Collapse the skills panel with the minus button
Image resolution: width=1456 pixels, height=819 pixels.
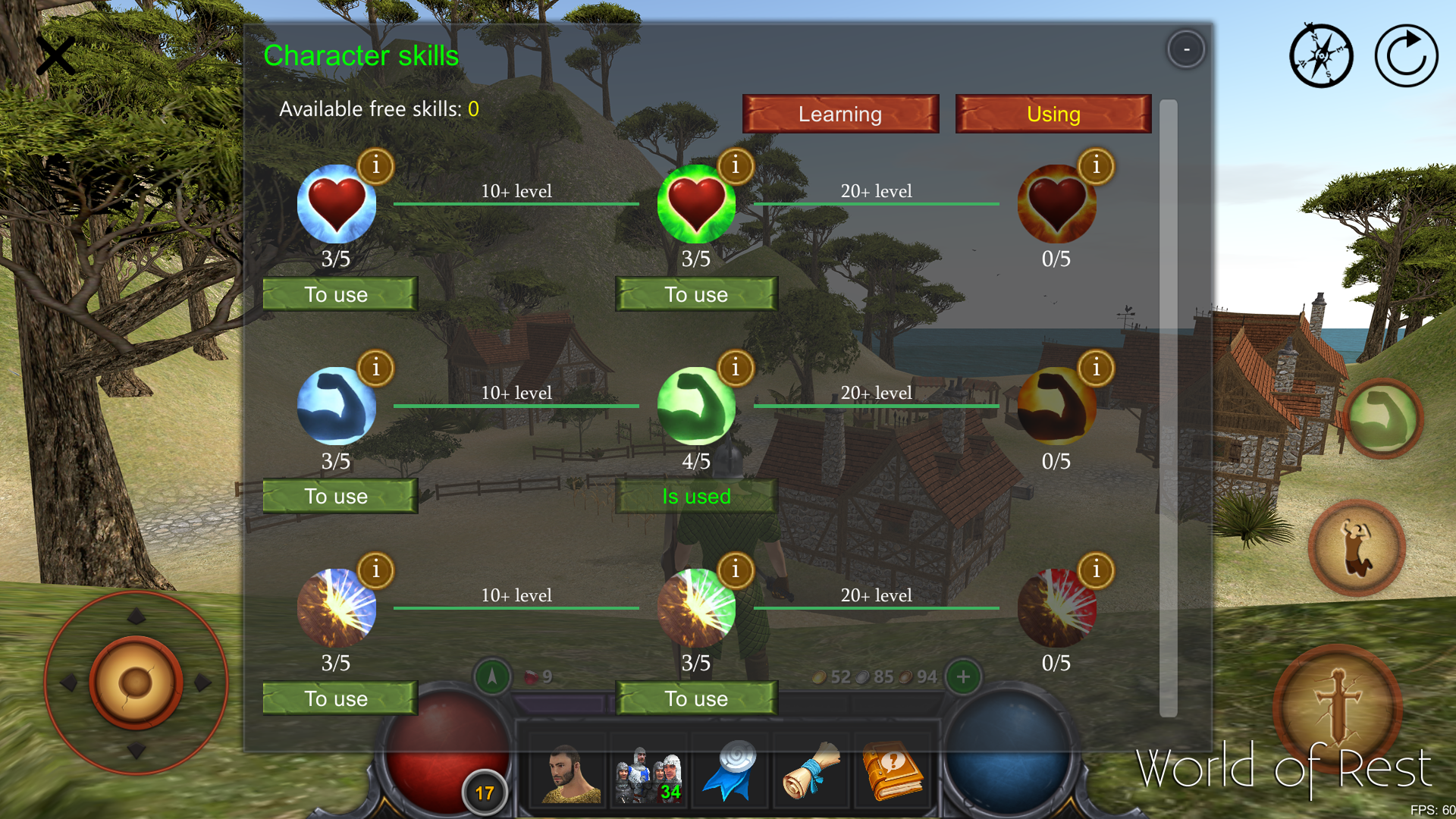[1185, 49]
